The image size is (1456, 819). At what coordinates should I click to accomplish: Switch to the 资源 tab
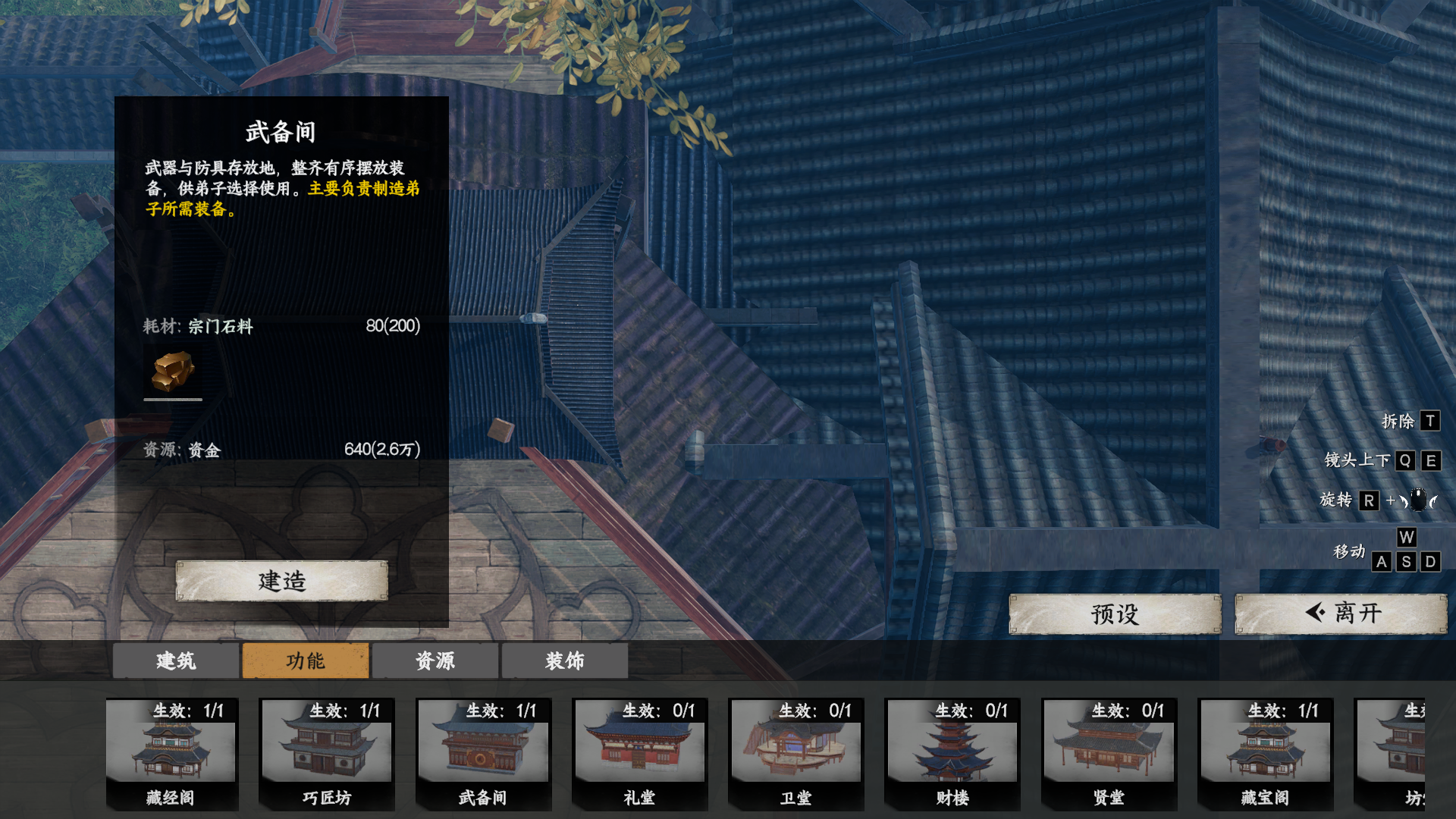point(435,661)
